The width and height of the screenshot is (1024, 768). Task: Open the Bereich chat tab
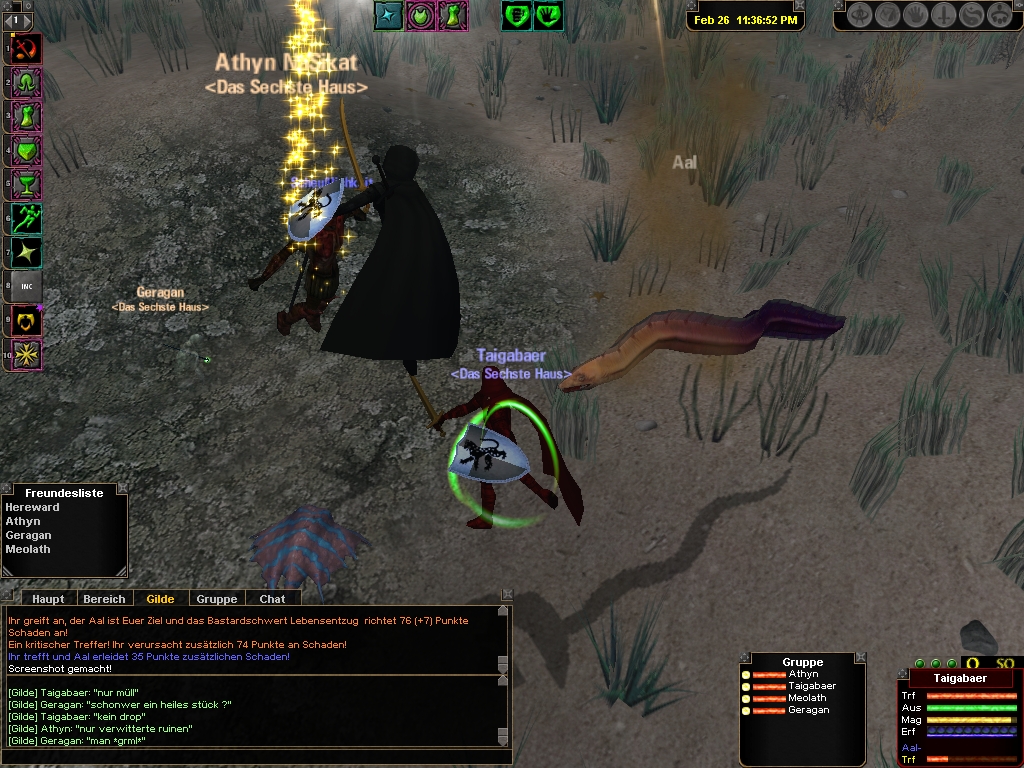click(x=104, y=599)
